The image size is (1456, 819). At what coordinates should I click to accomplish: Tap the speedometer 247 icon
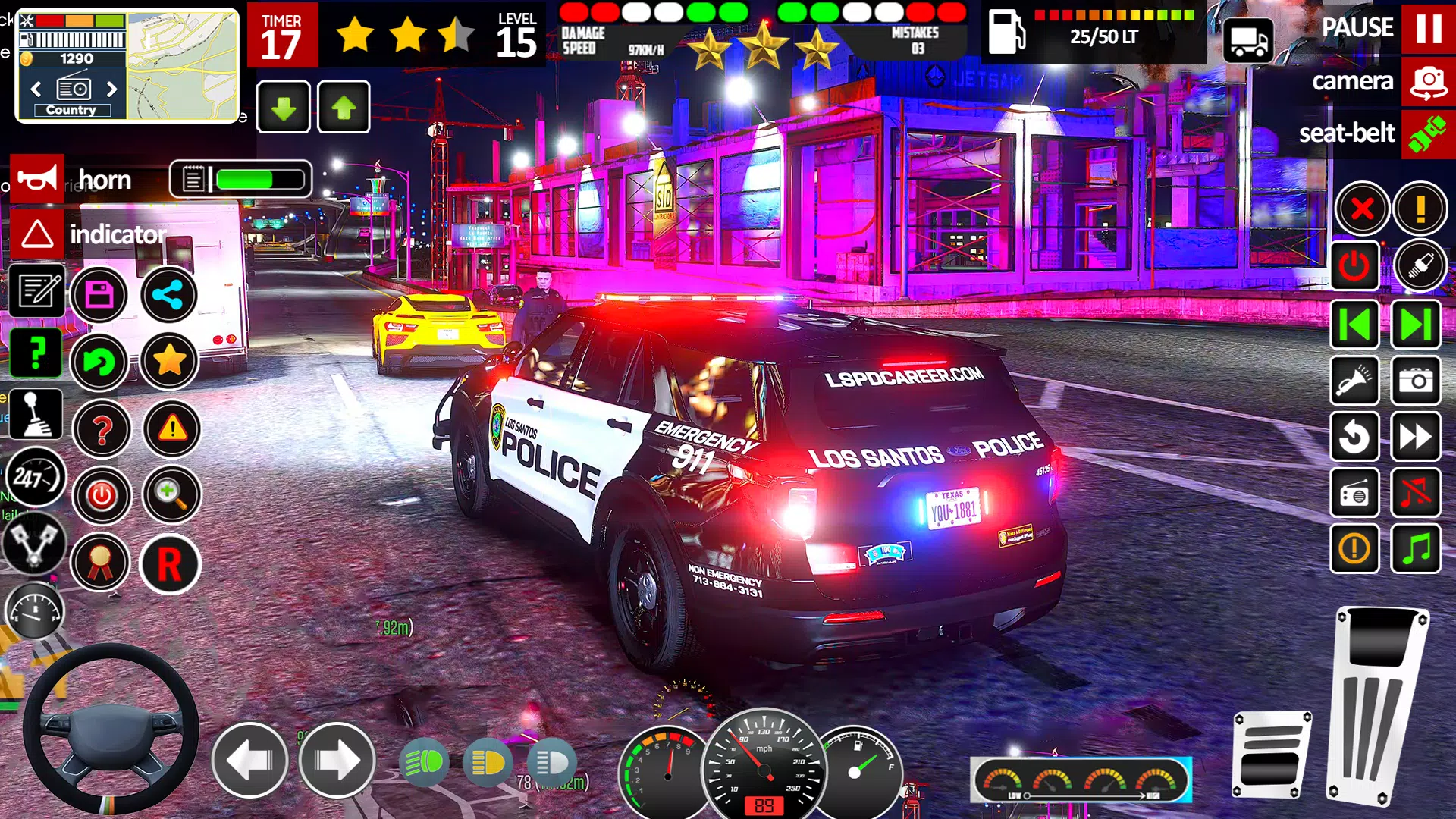[36, 478]
